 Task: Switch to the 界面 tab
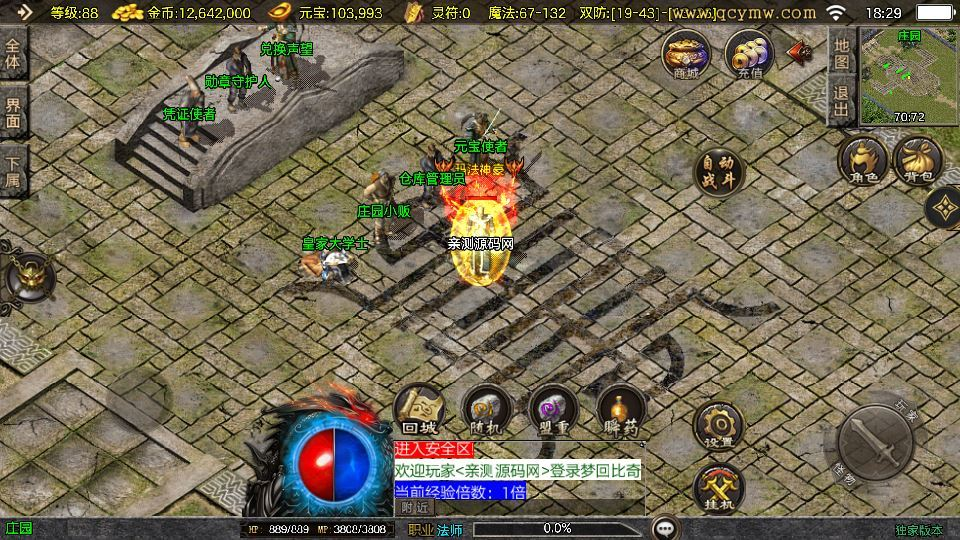click(x=13, y=111)
